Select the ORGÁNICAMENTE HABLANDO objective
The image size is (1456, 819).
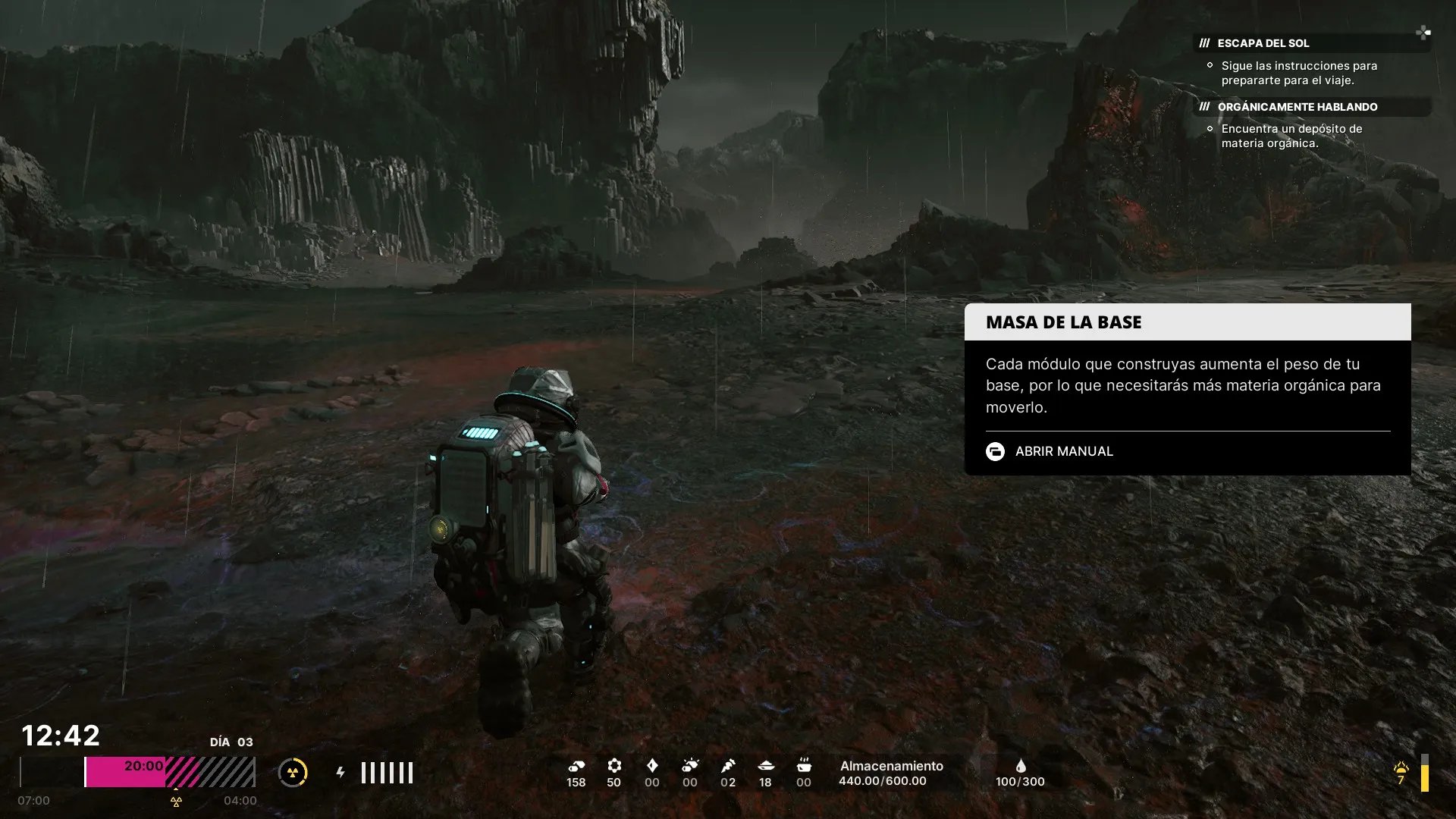1297,107
